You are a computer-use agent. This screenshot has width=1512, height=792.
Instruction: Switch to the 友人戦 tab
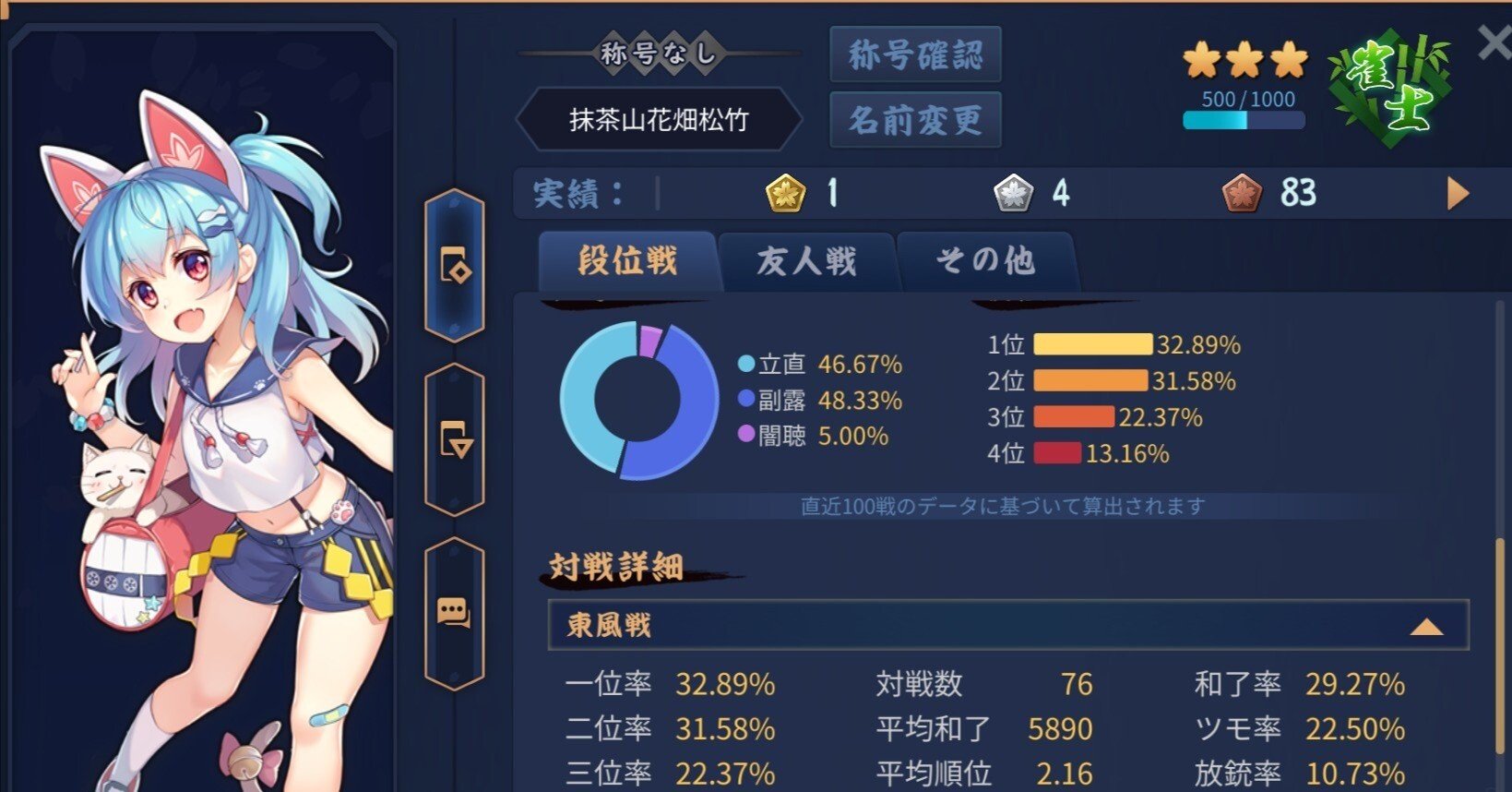pyautogui.click(x=805, y=262)
